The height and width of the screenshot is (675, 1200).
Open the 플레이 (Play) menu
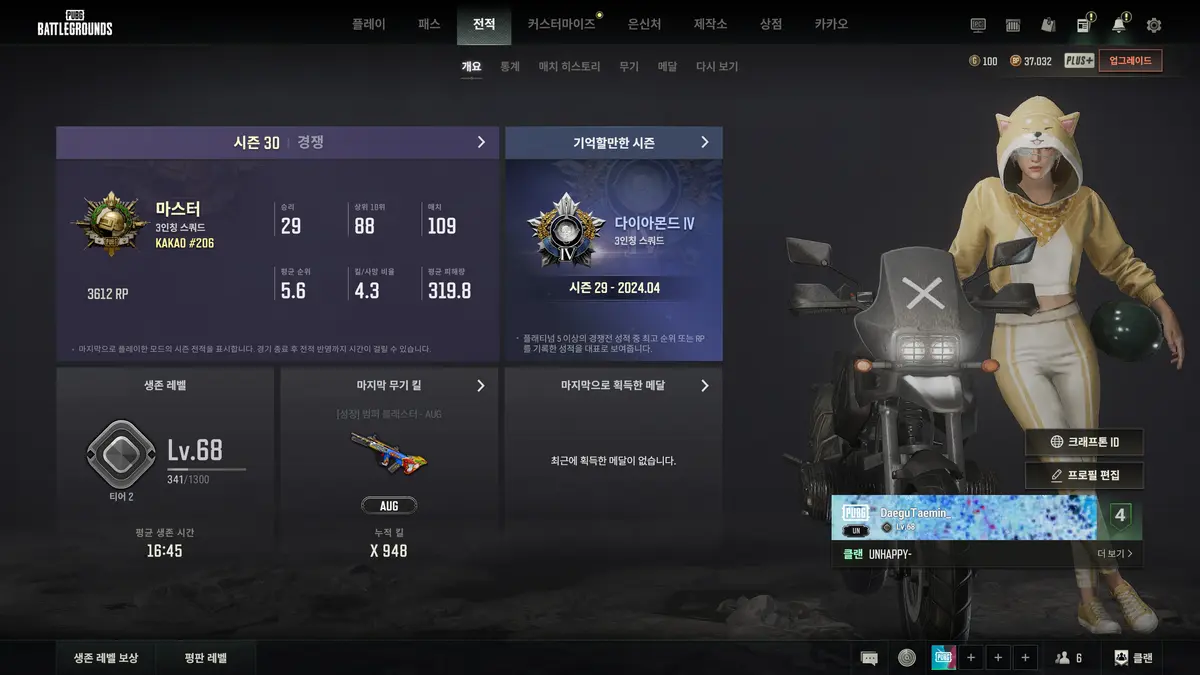[x=368, y=24]
